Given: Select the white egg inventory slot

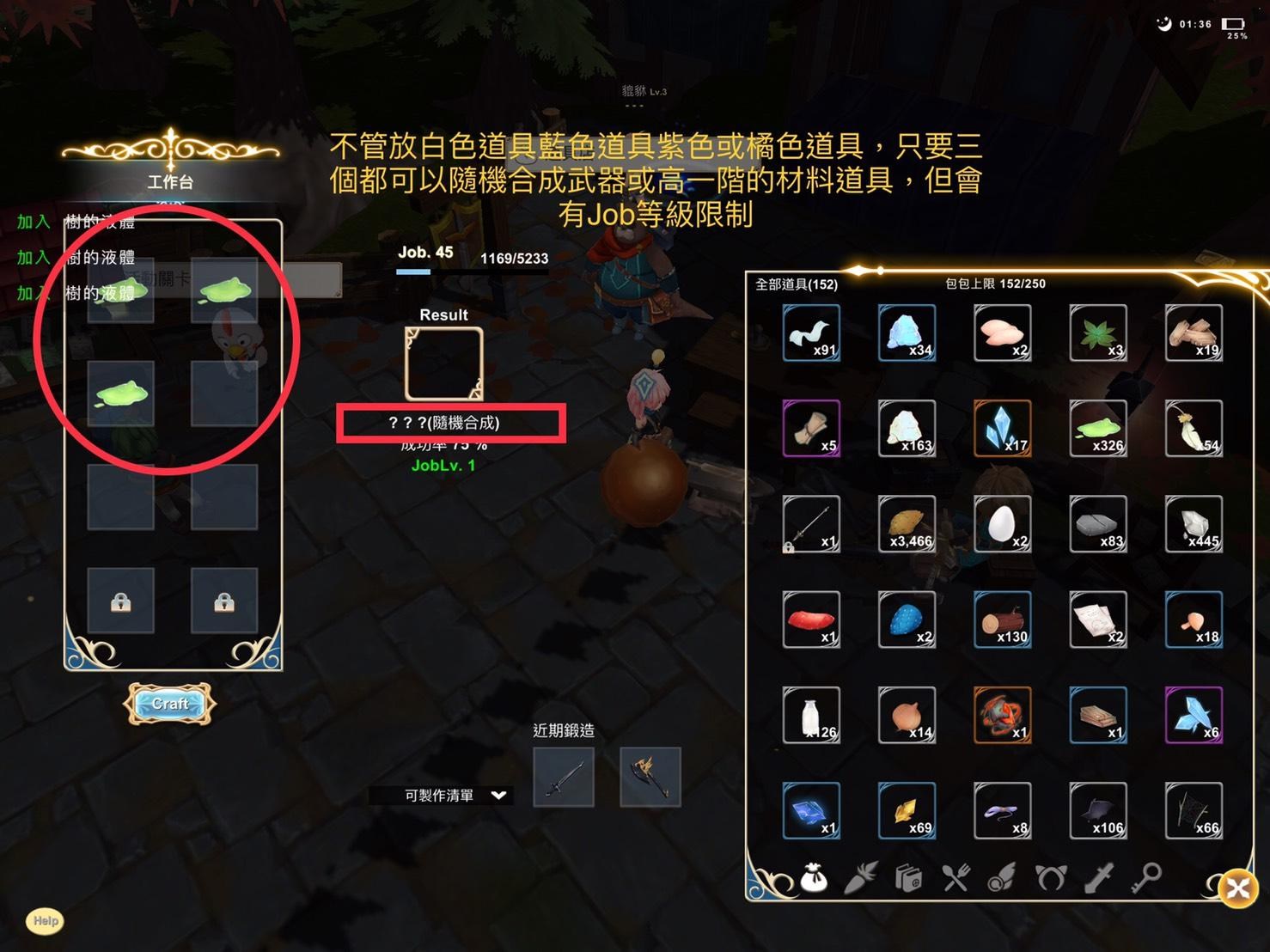Looking at the screenshot, I should click(x=1003, y=523).
